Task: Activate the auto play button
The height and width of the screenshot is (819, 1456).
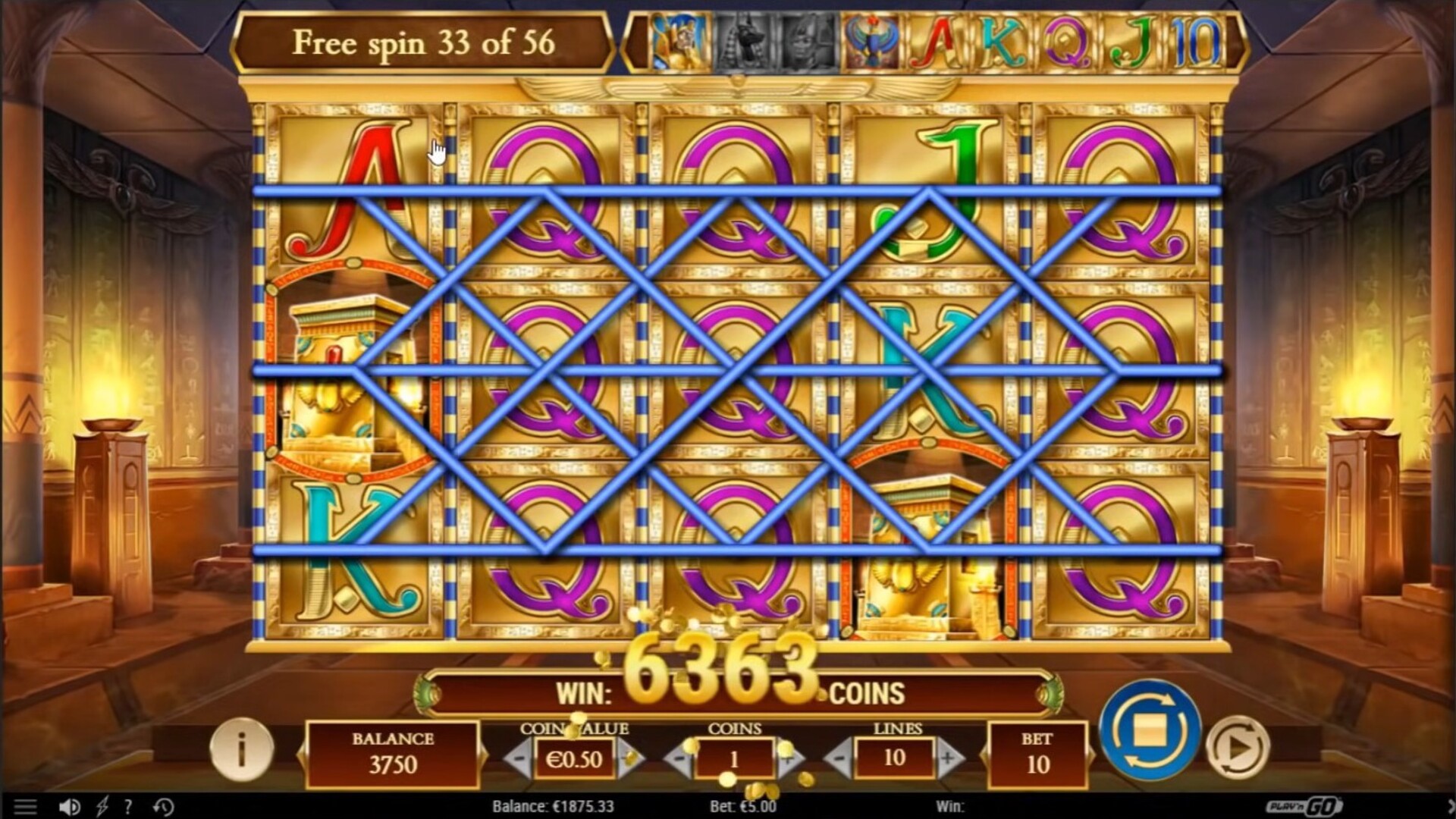Action: [1238, 748]
